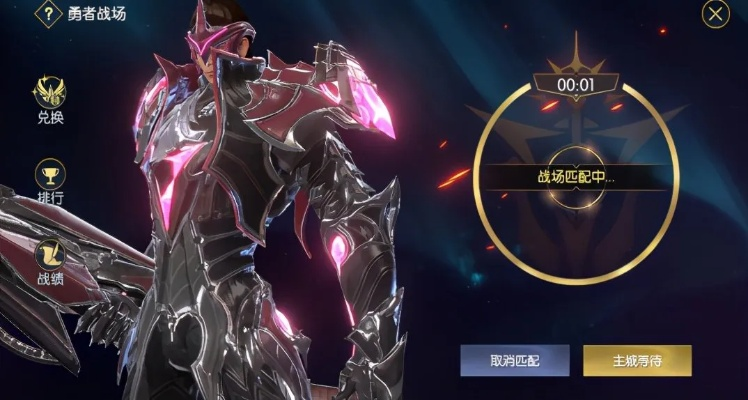Choose 主城等待 to wait in main city

point(637,360)
